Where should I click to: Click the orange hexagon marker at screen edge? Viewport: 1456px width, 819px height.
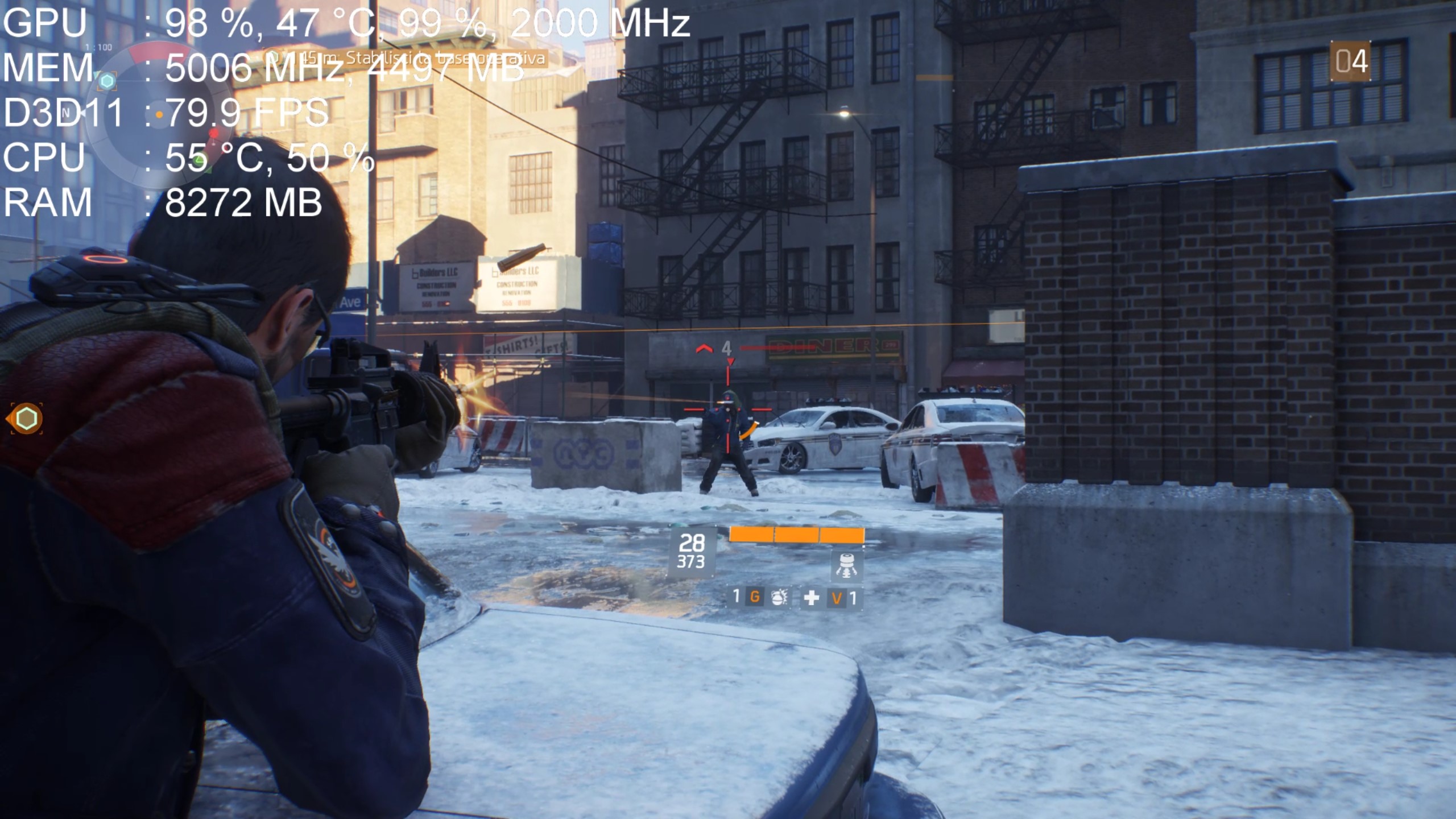click(26, 419)
